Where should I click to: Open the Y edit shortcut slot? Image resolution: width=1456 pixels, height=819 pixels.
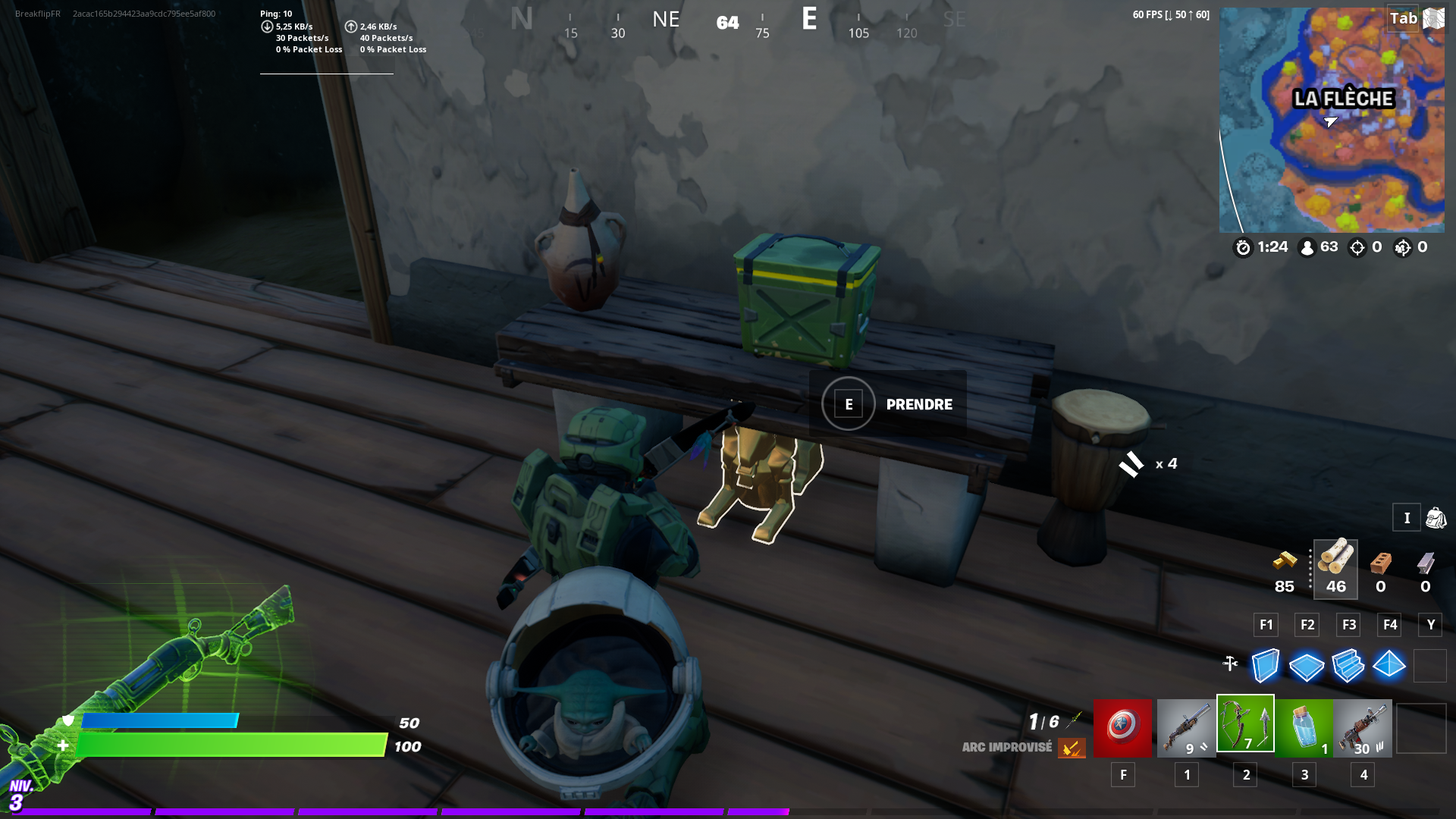[x=1430, y=625]
